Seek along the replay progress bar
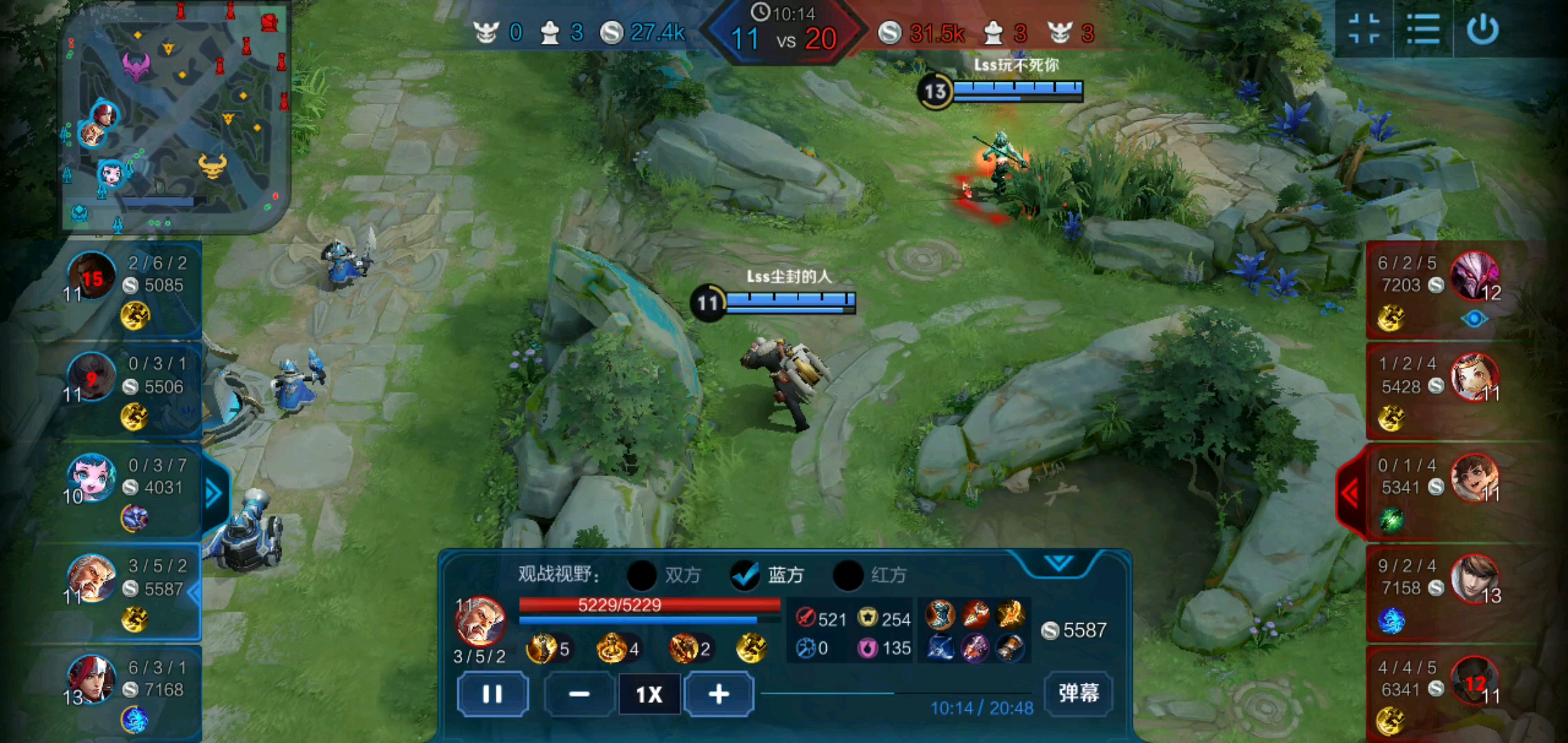This screenshot has height=743, width=1568. (894, 693)
